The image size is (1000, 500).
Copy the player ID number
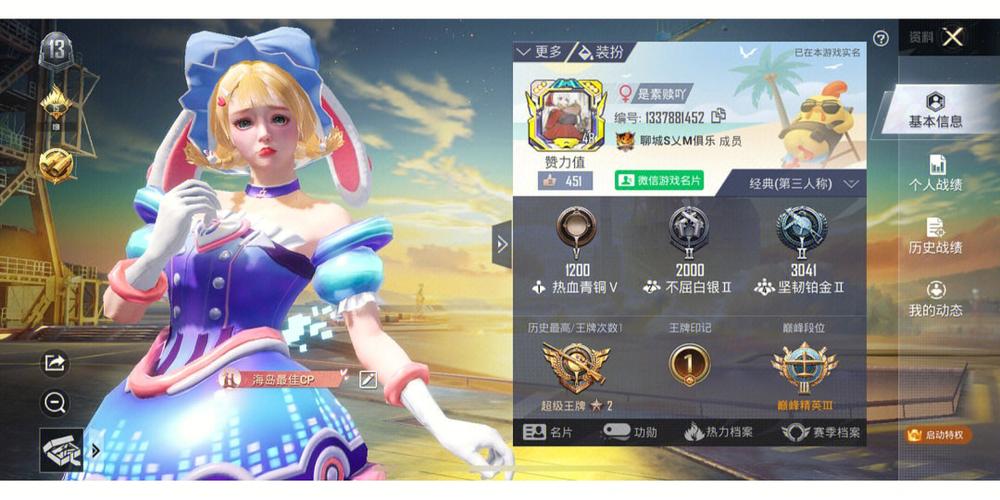(x=718, y=117)
